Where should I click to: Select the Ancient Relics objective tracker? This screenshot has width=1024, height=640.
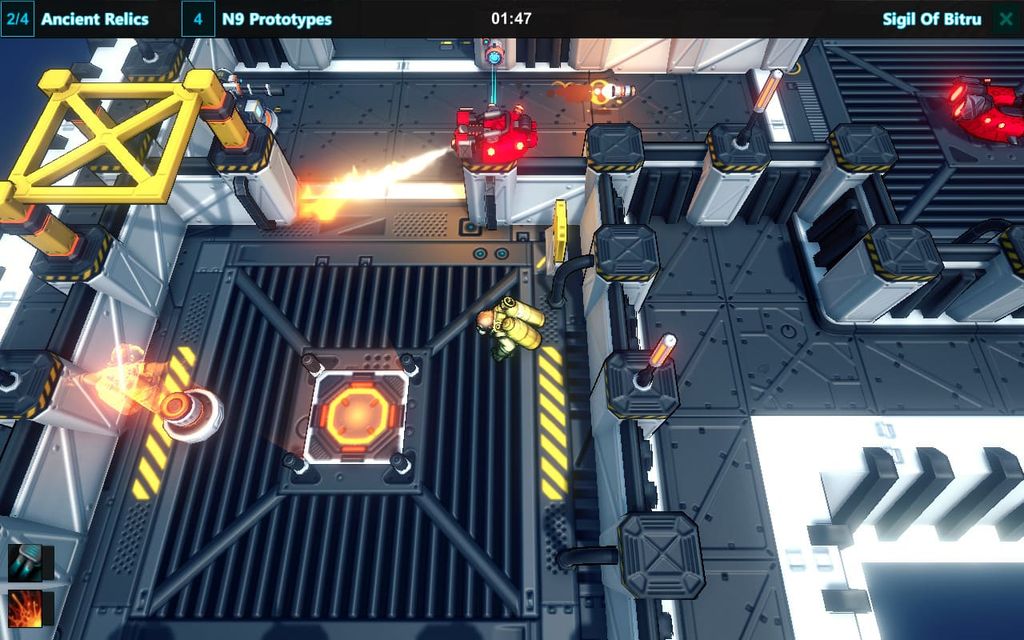pos(94,19)
